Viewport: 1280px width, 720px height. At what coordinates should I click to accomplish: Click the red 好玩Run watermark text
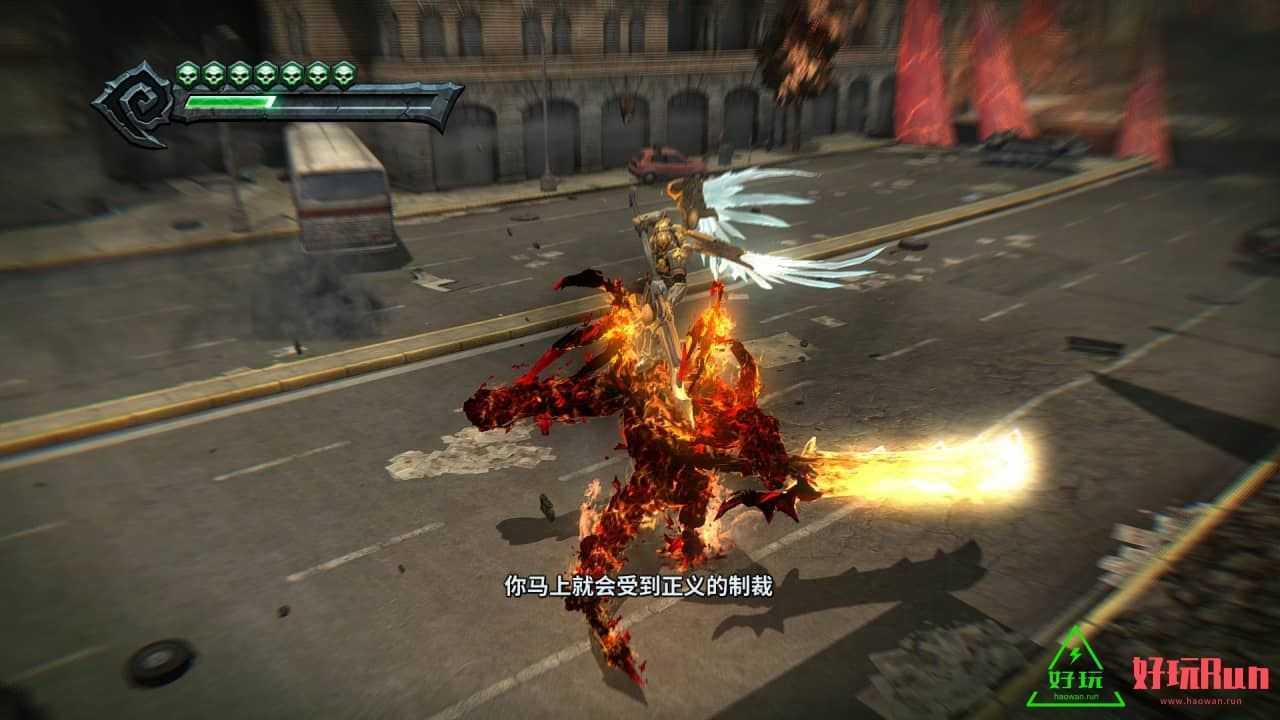click(x=1200, y=676)
